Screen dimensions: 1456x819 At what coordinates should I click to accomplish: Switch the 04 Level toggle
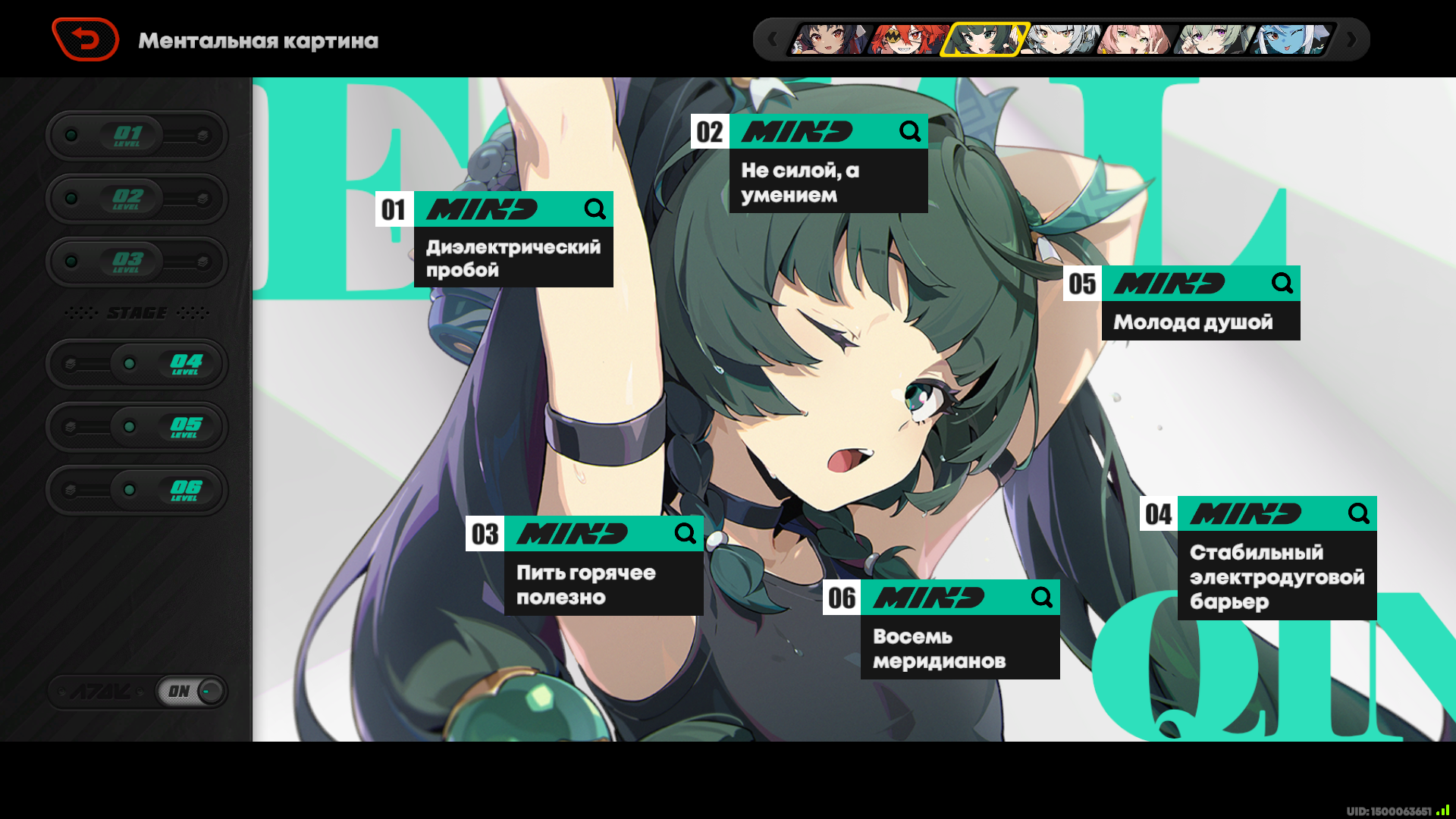pyautogui.click(x=136, y=364)
